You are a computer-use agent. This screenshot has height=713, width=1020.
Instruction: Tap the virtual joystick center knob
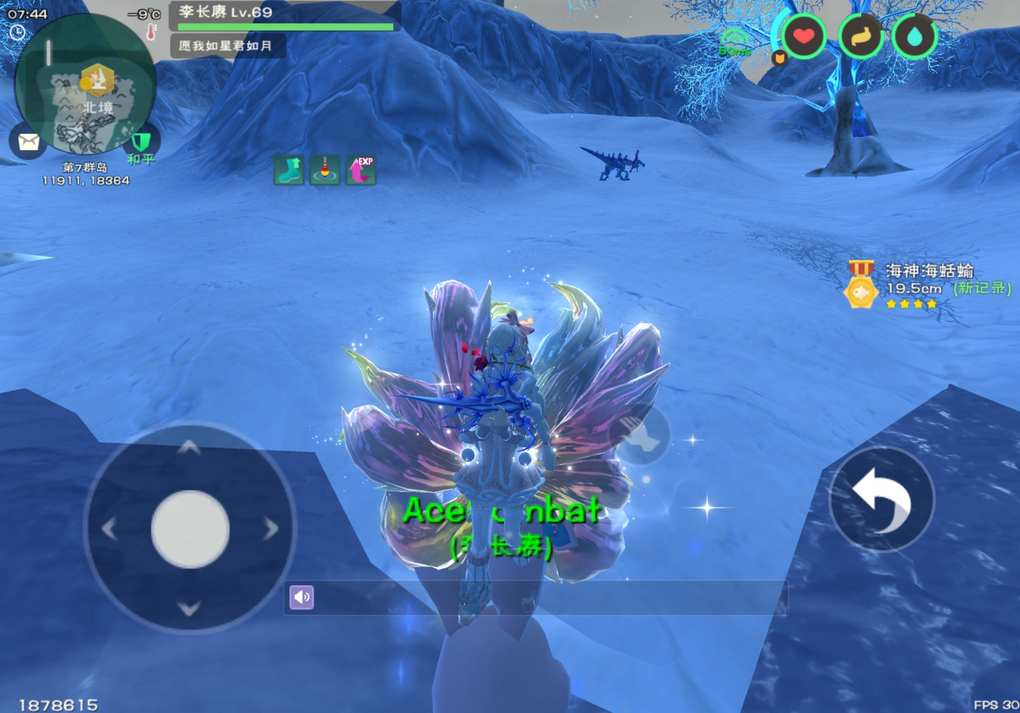(x=190, y=529)
